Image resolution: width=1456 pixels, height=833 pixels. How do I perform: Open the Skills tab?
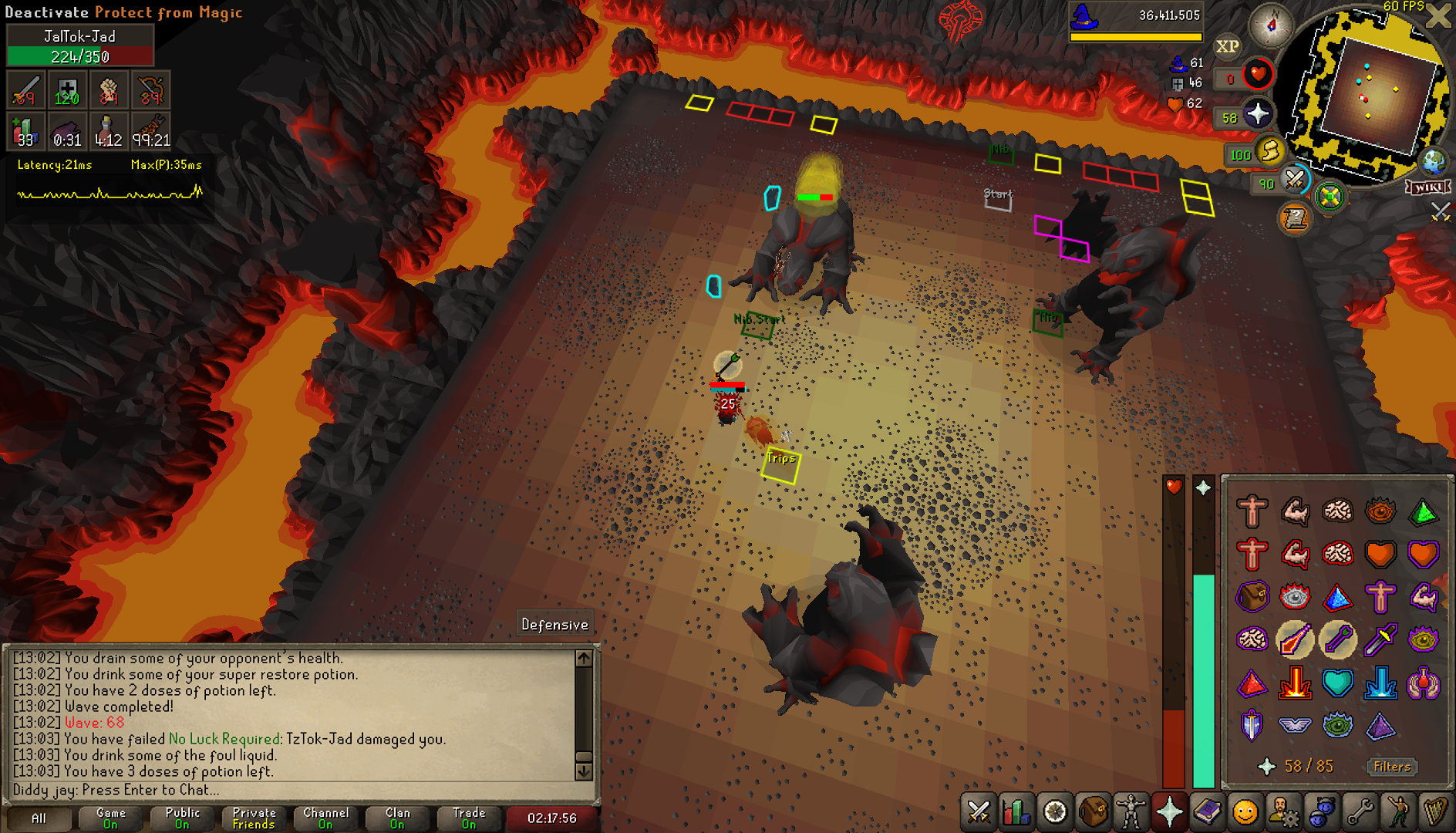click(x=1017, y=812)
